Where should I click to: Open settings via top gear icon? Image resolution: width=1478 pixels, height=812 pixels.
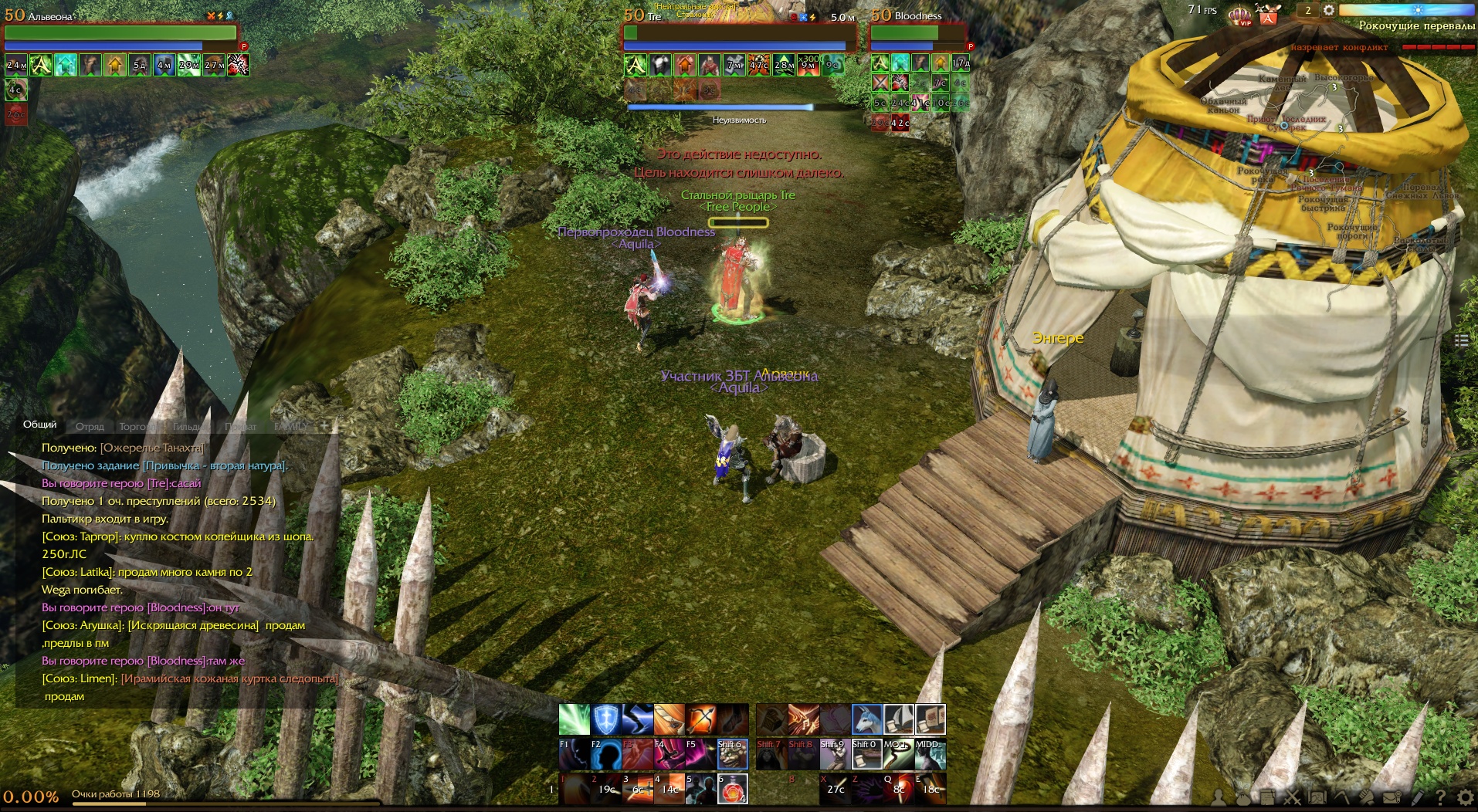[x=1328, y=11]
